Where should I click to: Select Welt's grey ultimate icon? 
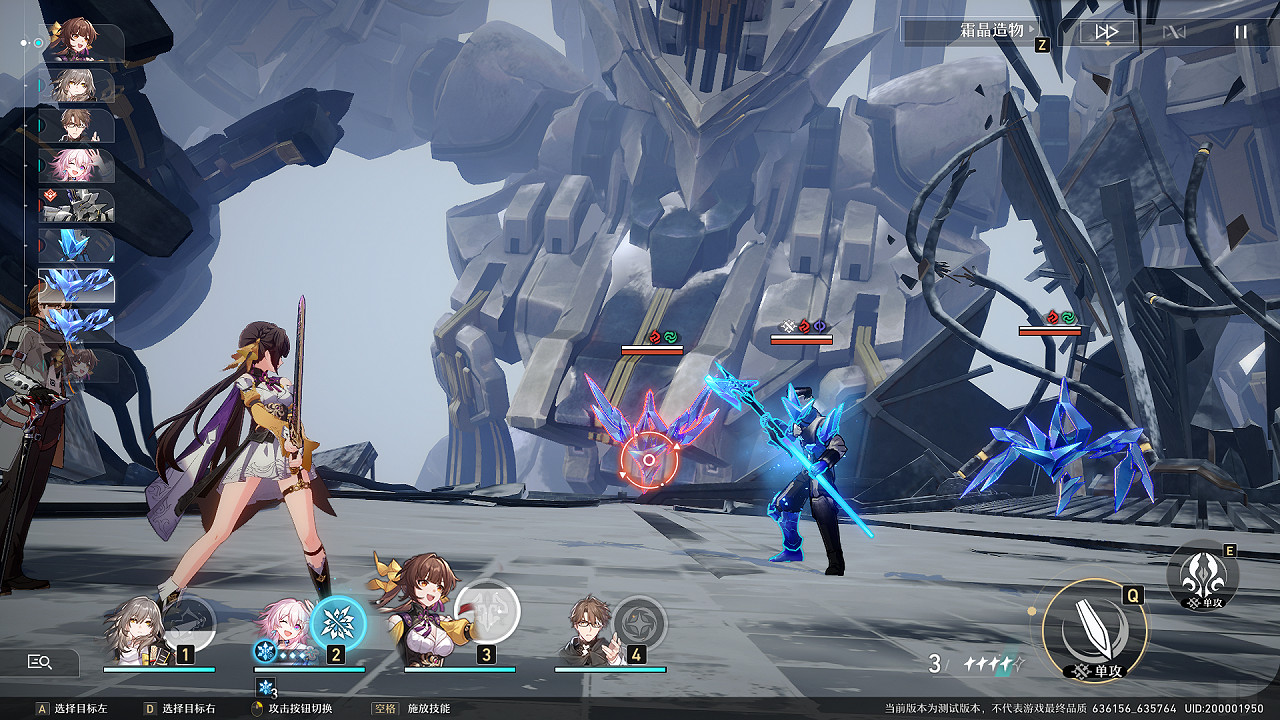click(639, 623)
